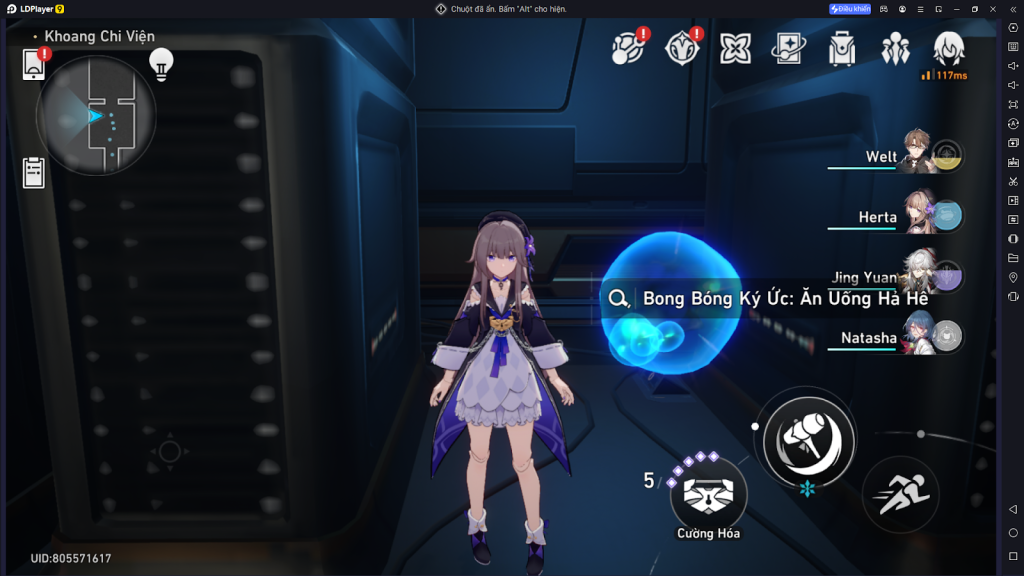Open the backpack inventory icon

(x=842, y=48)
